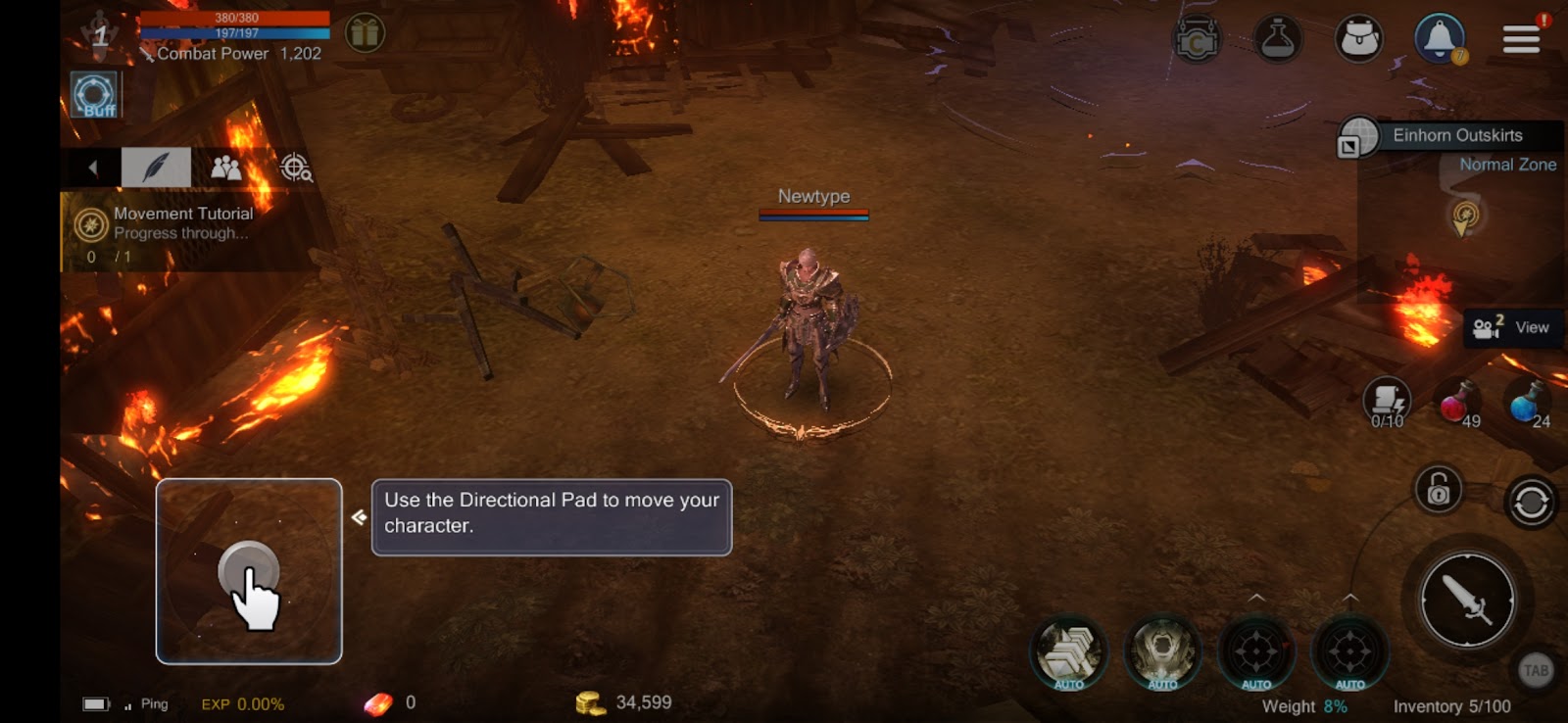The height and width of the screenshot is (723, 1568).
Task: Open the backpack inventory
Action: click(x=1358, y=40)
